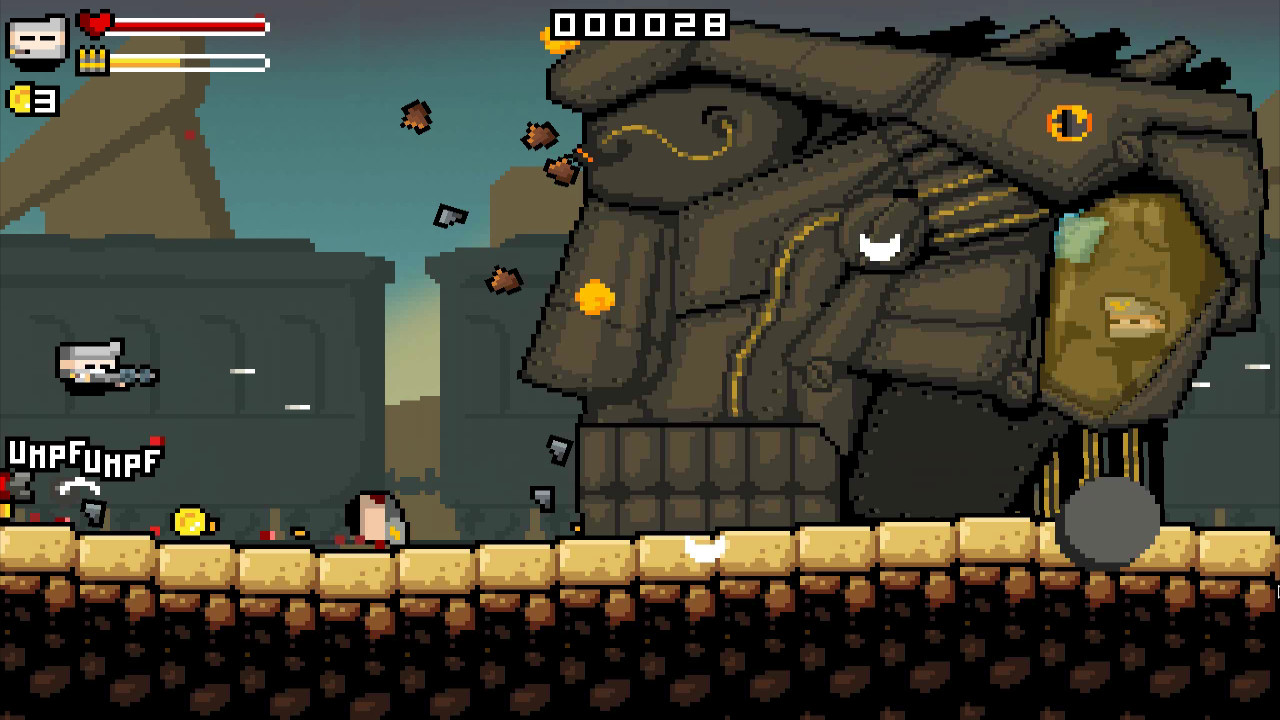Click the UMPFUMPF sound effect text

[x=83, y=457]
